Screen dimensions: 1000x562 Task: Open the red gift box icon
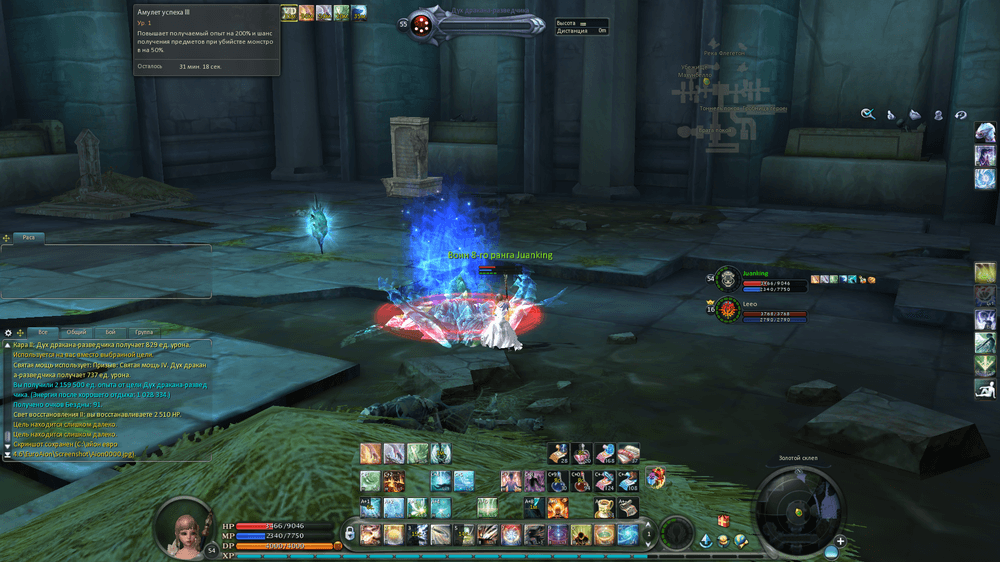click(x=723, y=521)
